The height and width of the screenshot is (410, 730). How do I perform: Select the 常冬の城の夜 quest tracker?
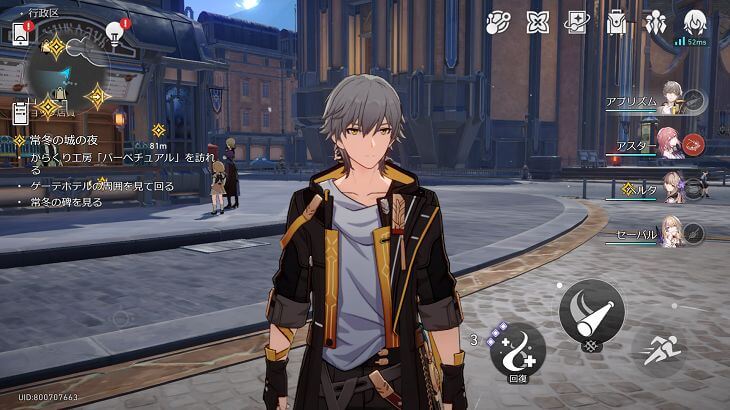point(60,141)
